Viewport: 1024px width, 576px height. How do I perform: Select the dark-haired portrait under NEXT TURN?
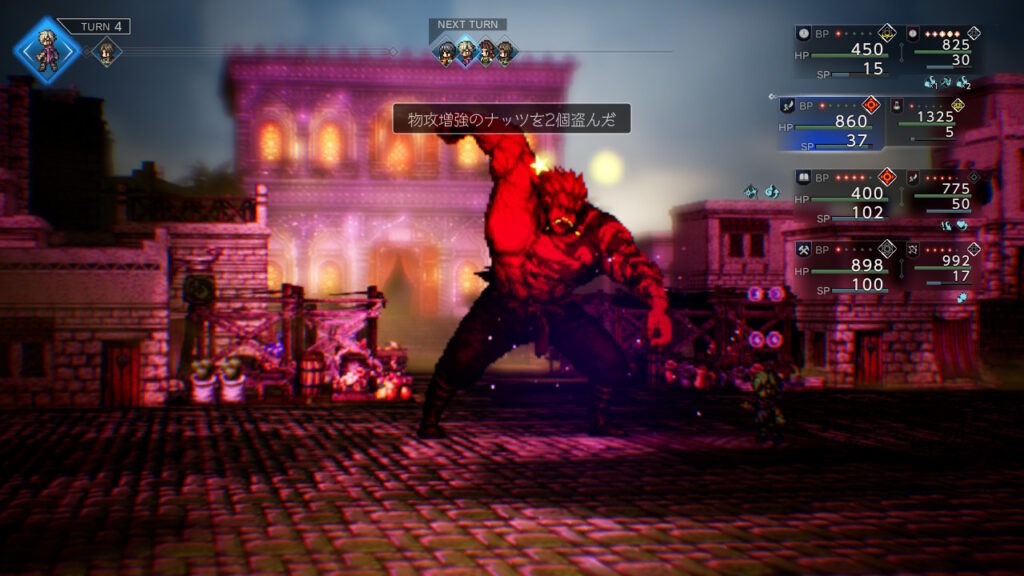446,53
